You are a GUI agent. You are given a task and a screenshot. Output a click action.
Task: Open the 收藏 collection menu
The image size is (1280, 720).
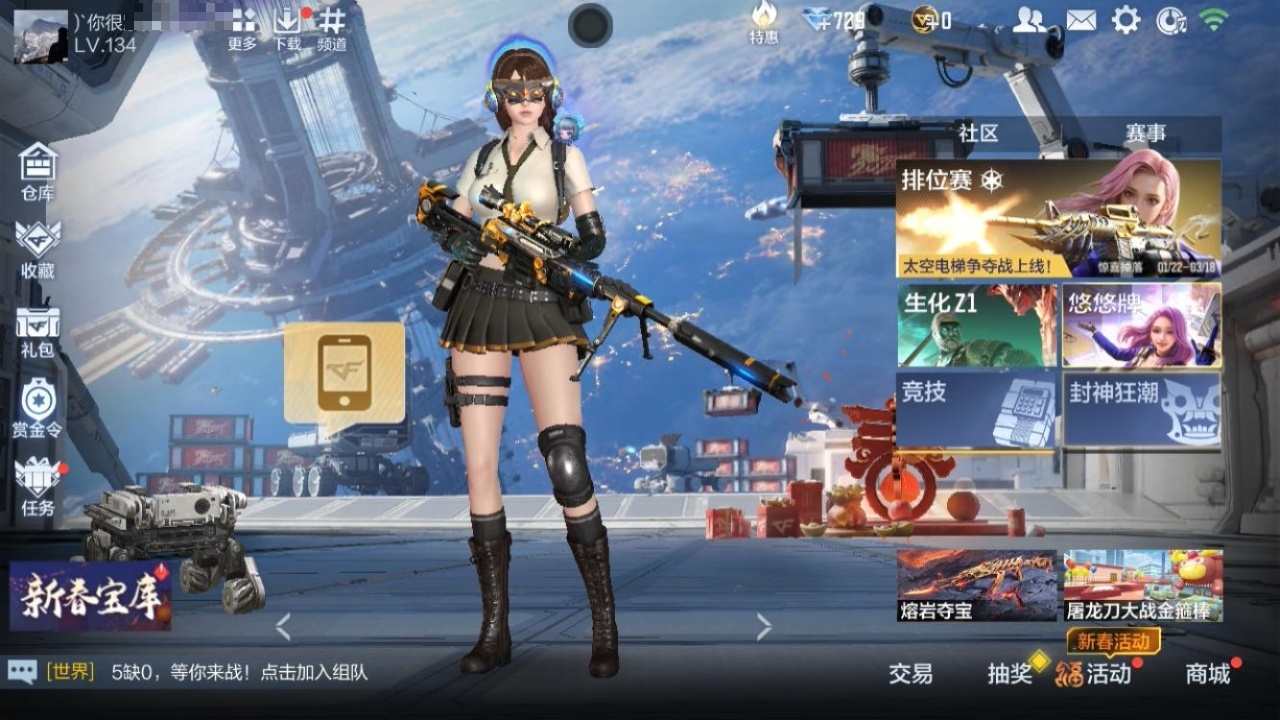point(38,249)
